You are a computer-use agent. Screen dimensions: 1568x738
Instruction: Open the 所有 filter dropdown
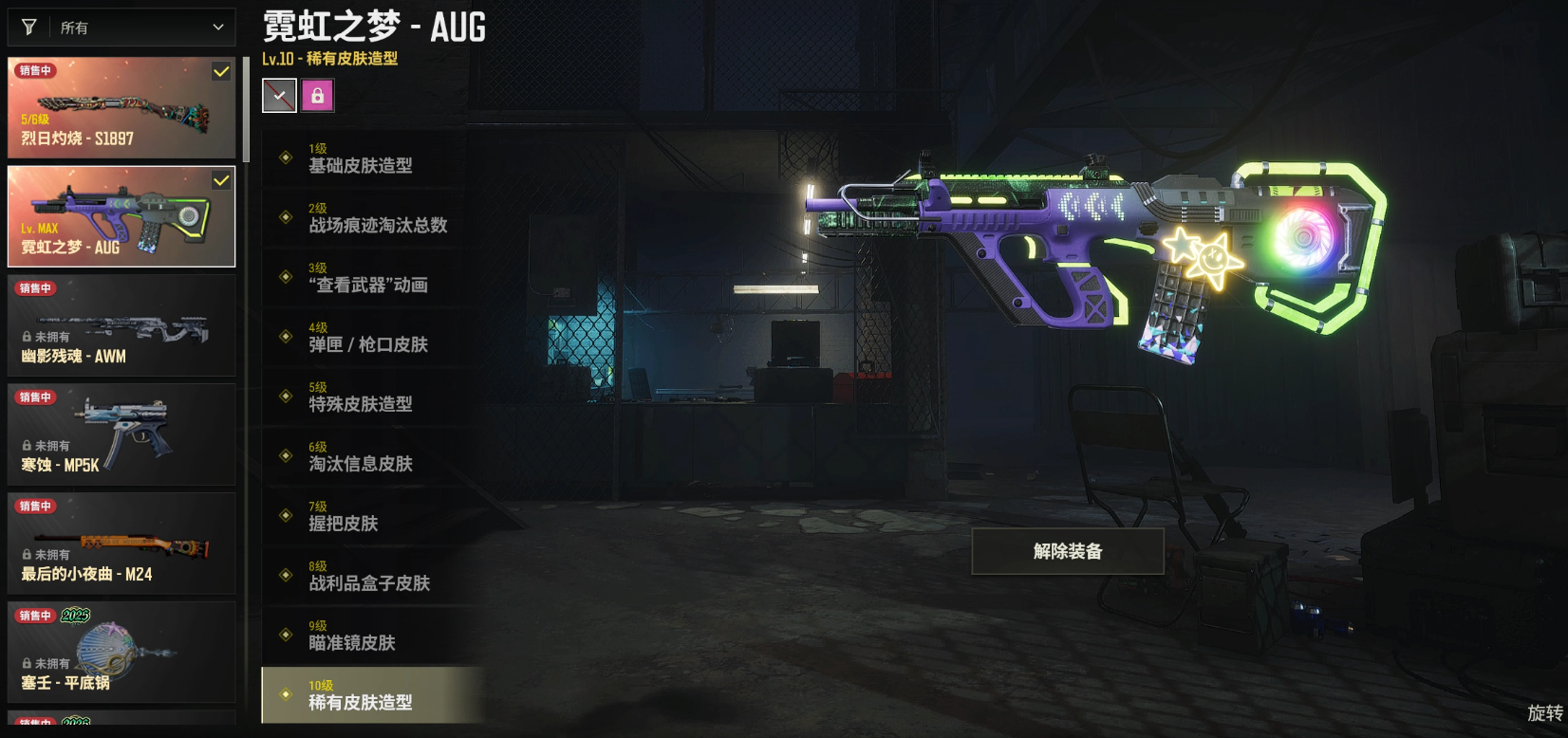click(121, 28)
